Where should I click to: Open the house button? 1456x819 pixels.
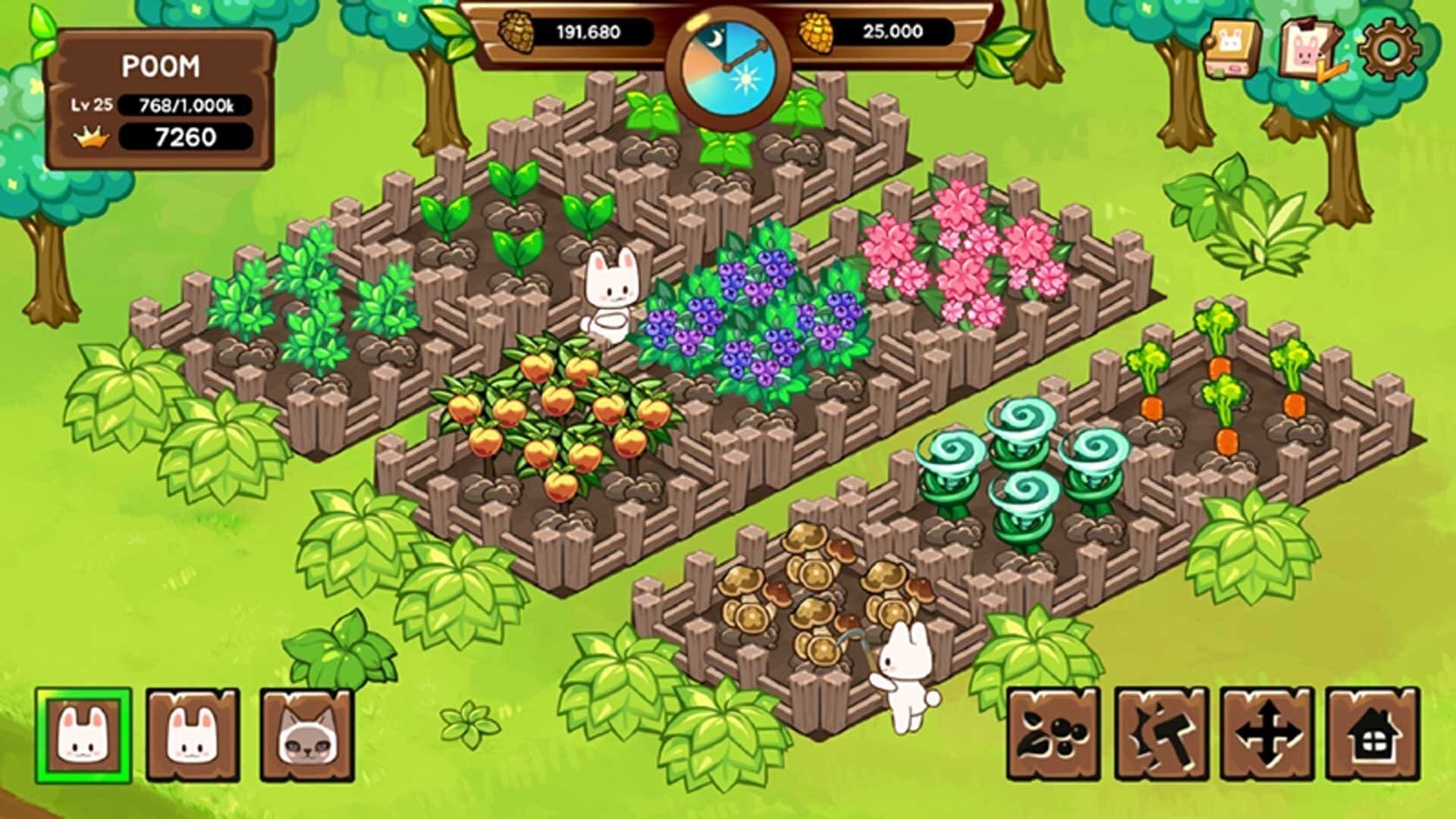[x=1373, y=734]
